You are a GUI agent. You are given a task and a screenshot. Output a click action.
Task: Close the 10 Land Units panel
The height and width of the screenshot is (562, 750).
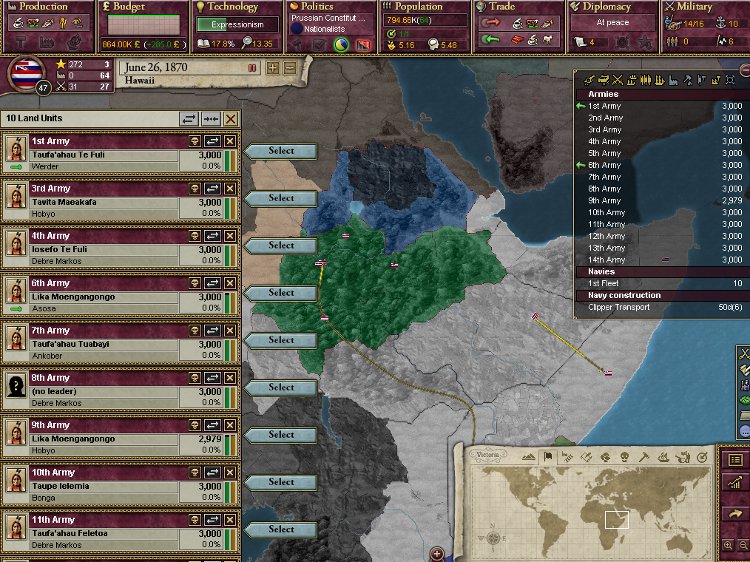[231, 118]
